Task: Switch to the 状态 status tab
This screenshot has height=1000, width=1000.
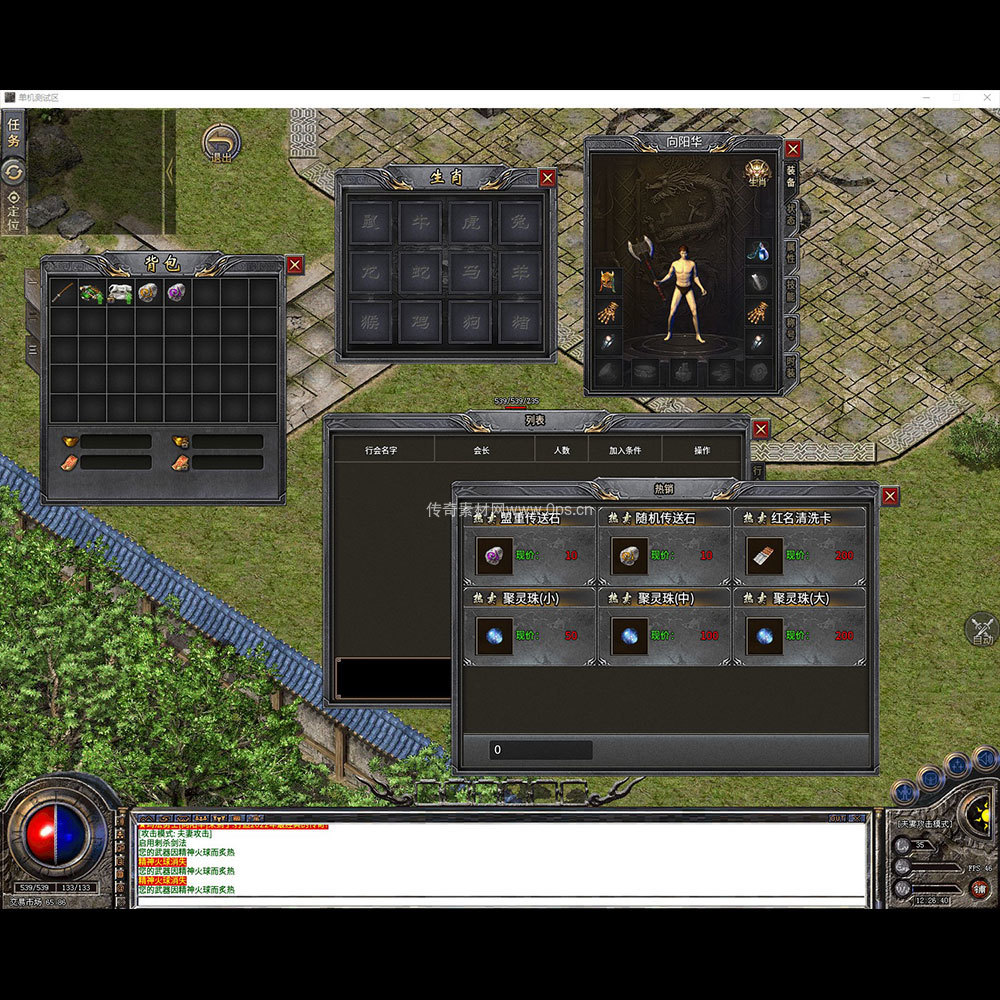Action: tap(790, 214)
